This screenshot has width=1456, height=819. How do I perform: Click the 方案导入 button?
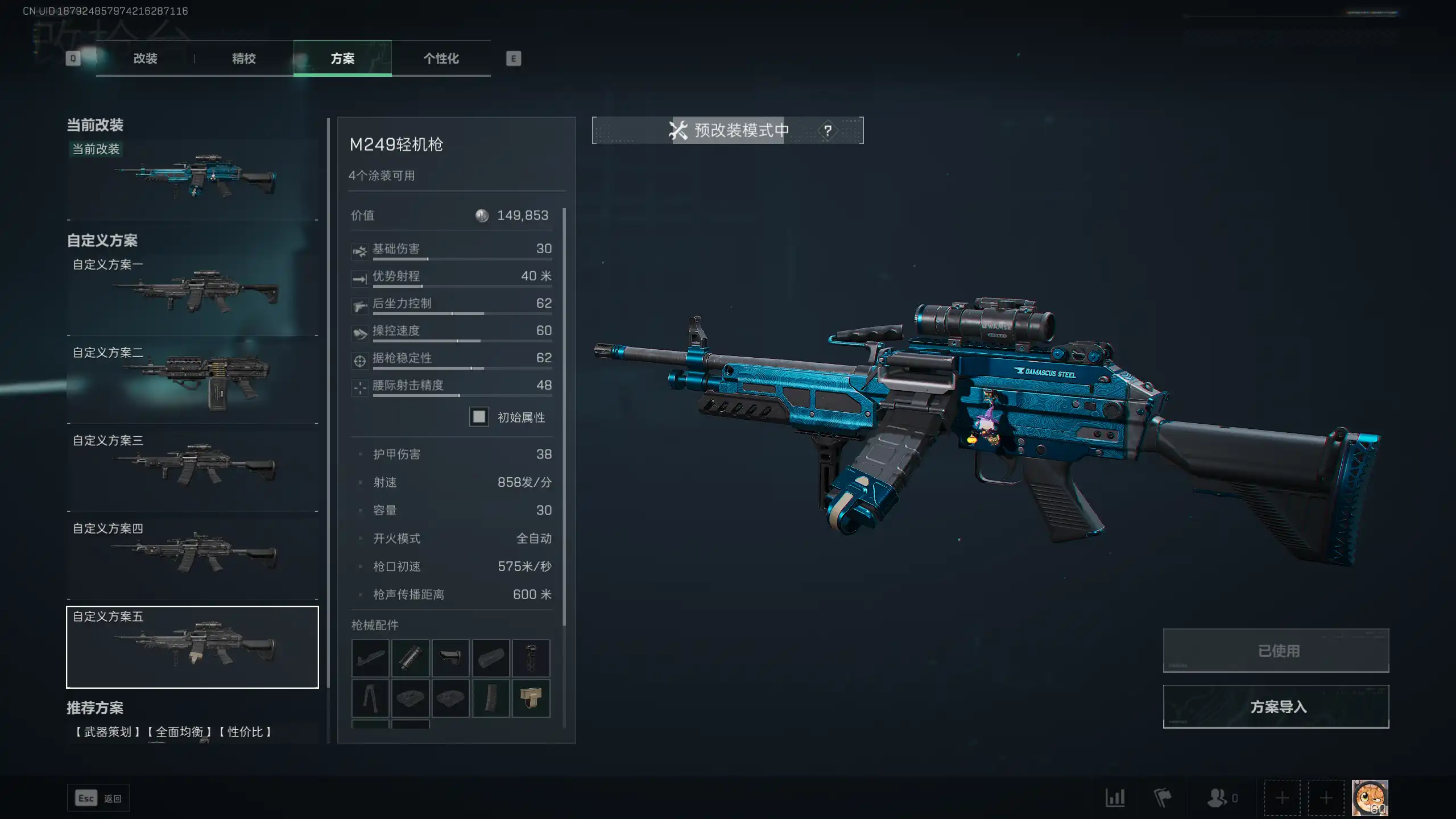point(1276,706)
